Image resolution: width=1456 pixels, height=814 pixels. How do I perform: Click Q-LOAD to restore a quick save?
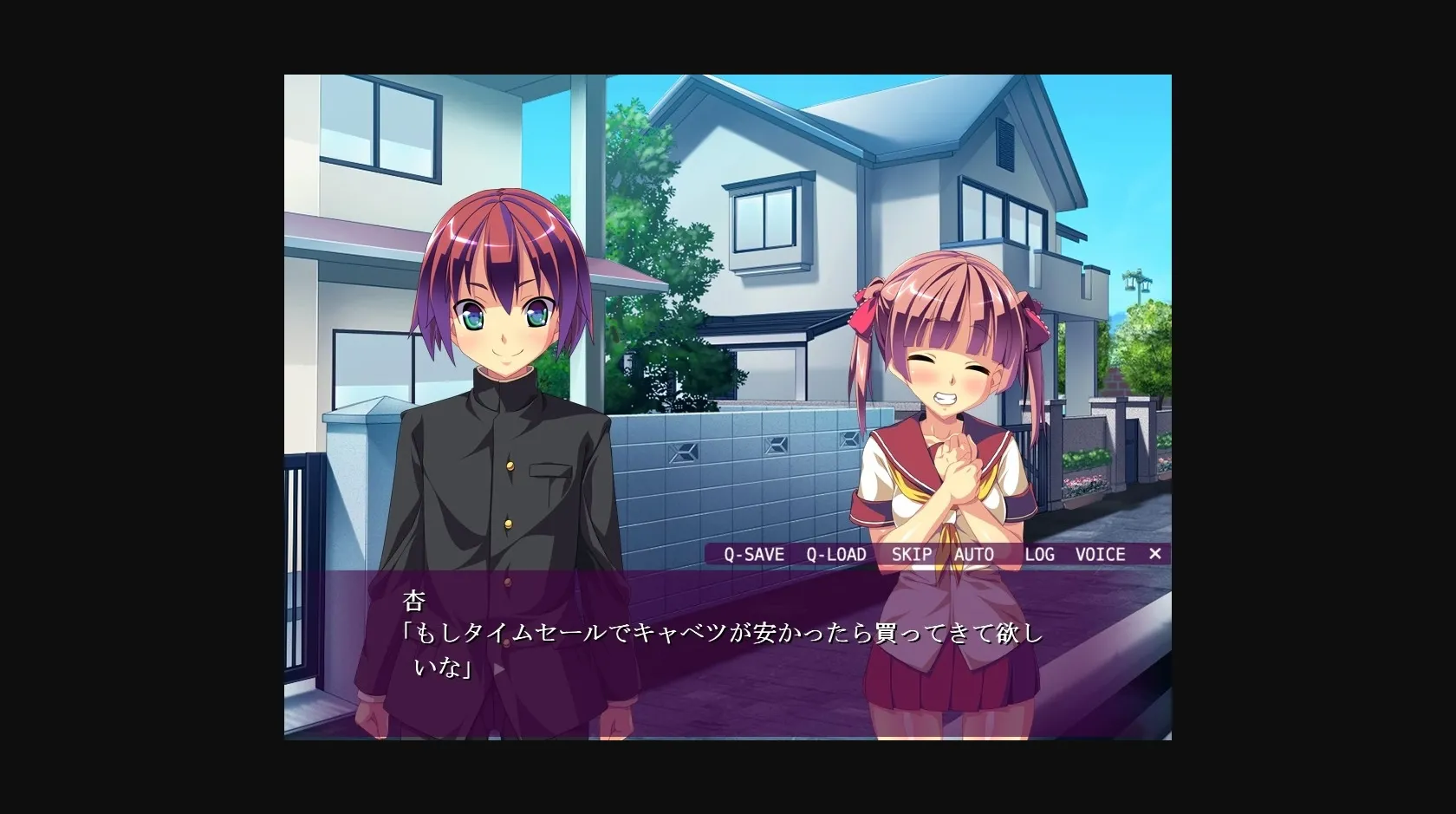(x=835, y=554)
